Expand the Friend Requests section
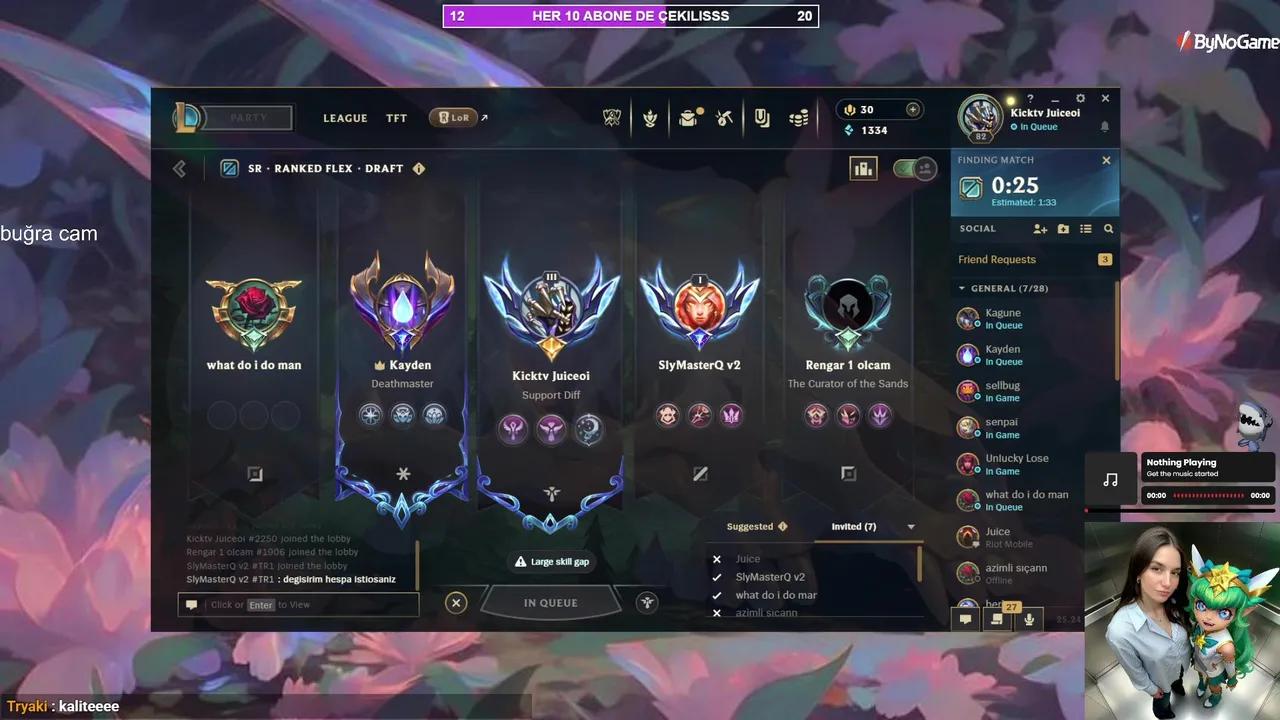The height and width of the screenshot is (720, 1280). (x=998, y=259)
